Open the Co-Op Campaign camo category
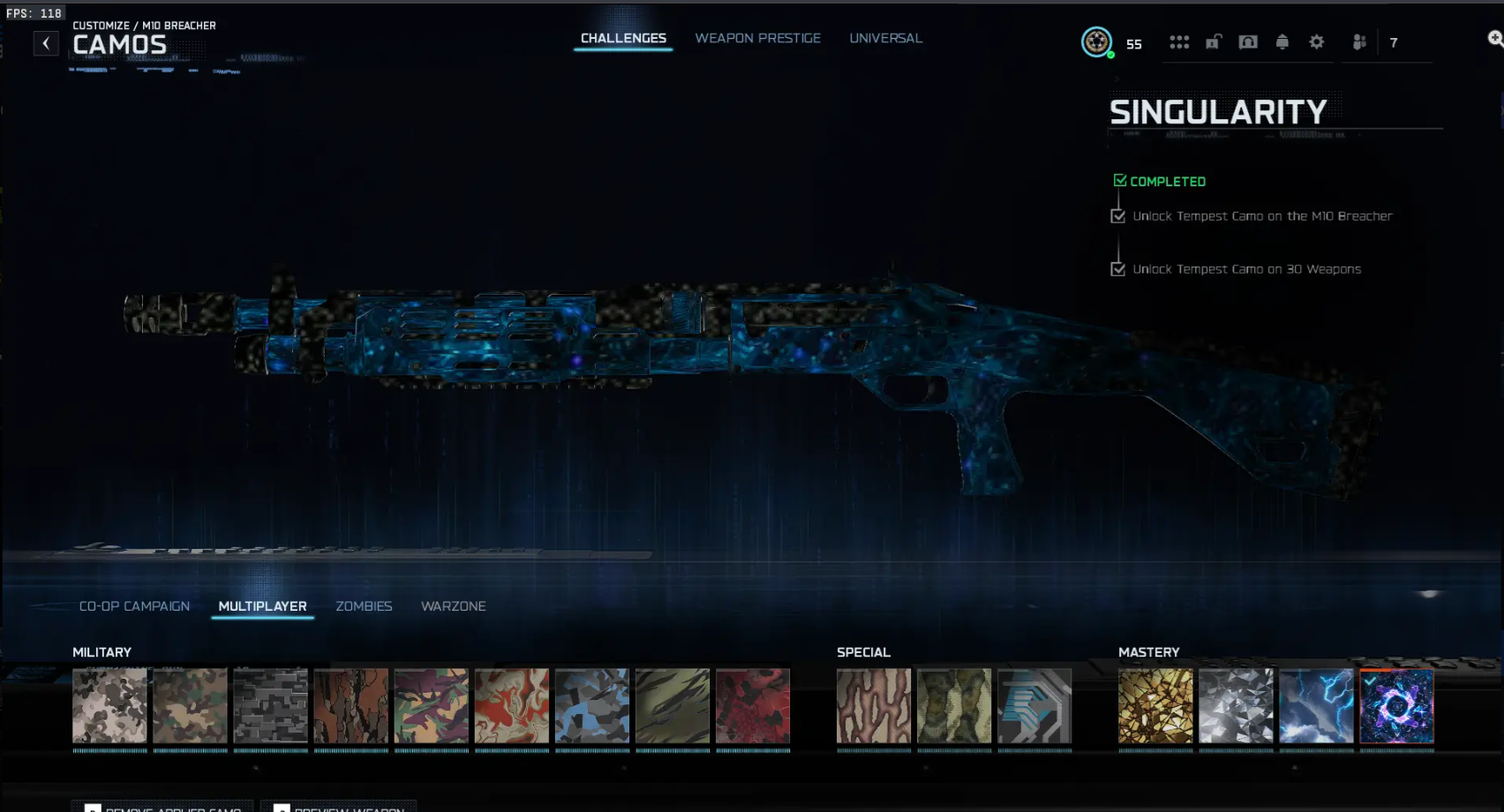Image resolution: width=1504 pixels, height=812 pixels. tap(135, 606)
